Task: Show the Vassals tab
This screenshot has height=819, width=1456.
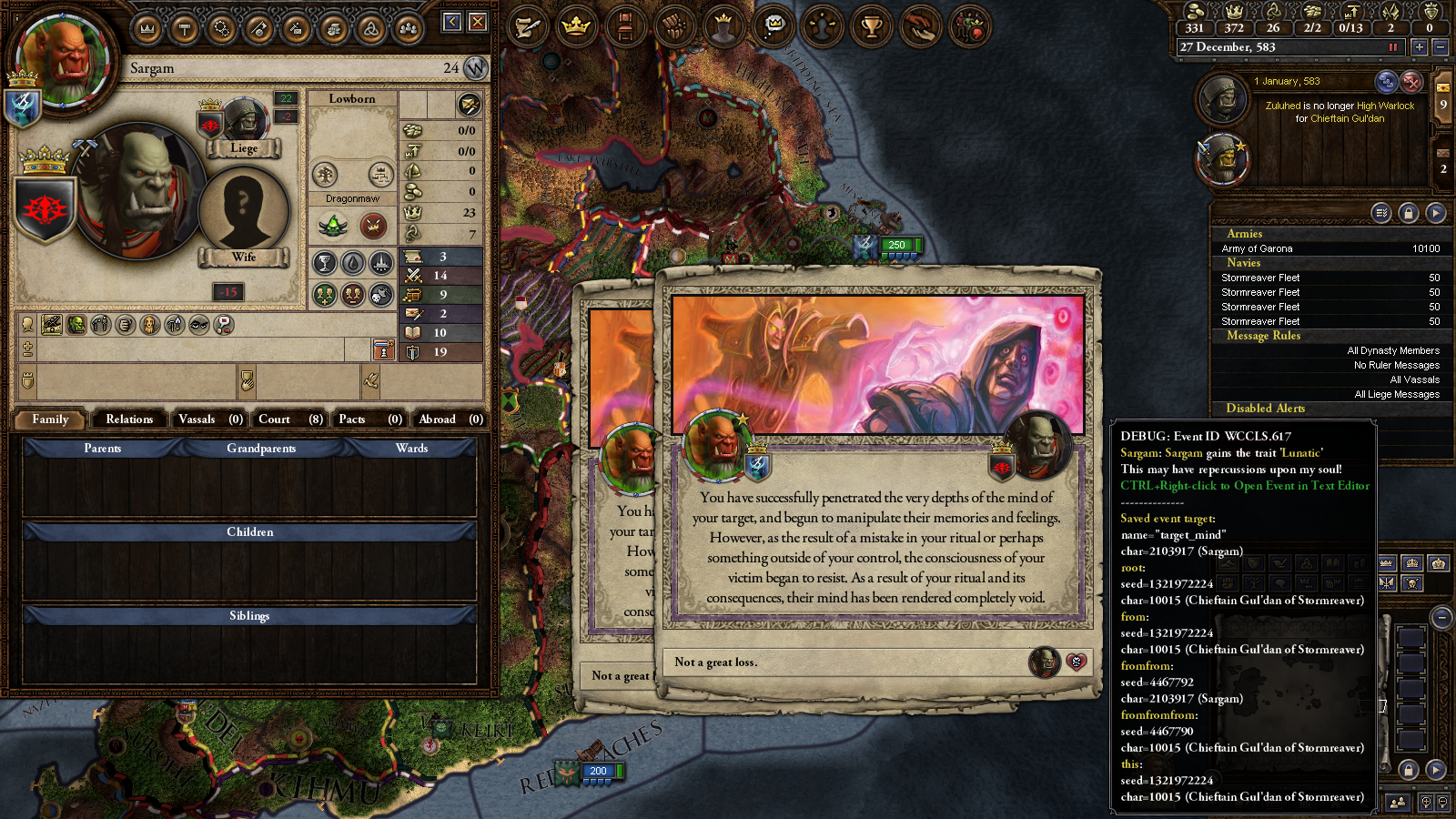Action: (209, 420)
